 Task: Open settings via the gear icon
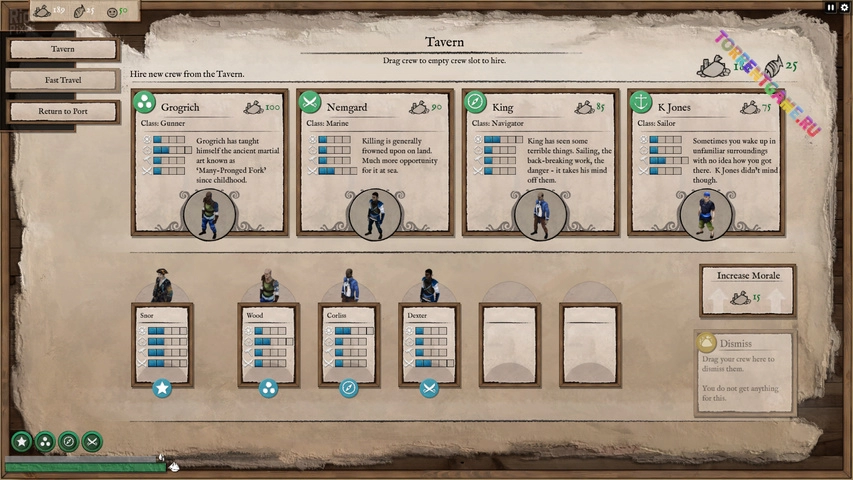[x=844, y=7]
